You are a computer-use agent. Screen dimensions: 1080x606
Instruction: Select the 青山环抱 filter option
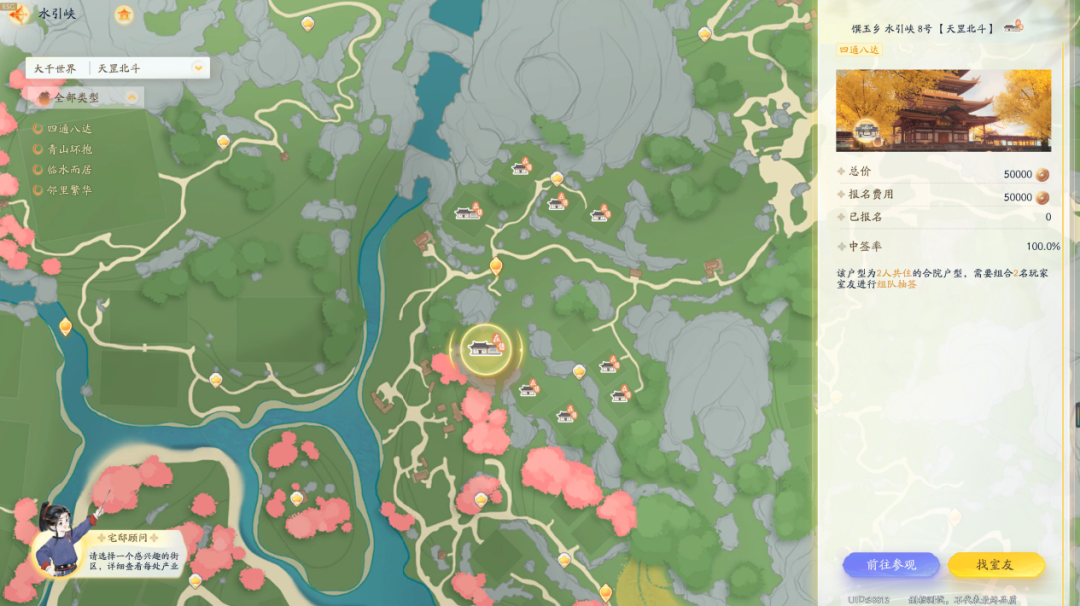[68, 149]
